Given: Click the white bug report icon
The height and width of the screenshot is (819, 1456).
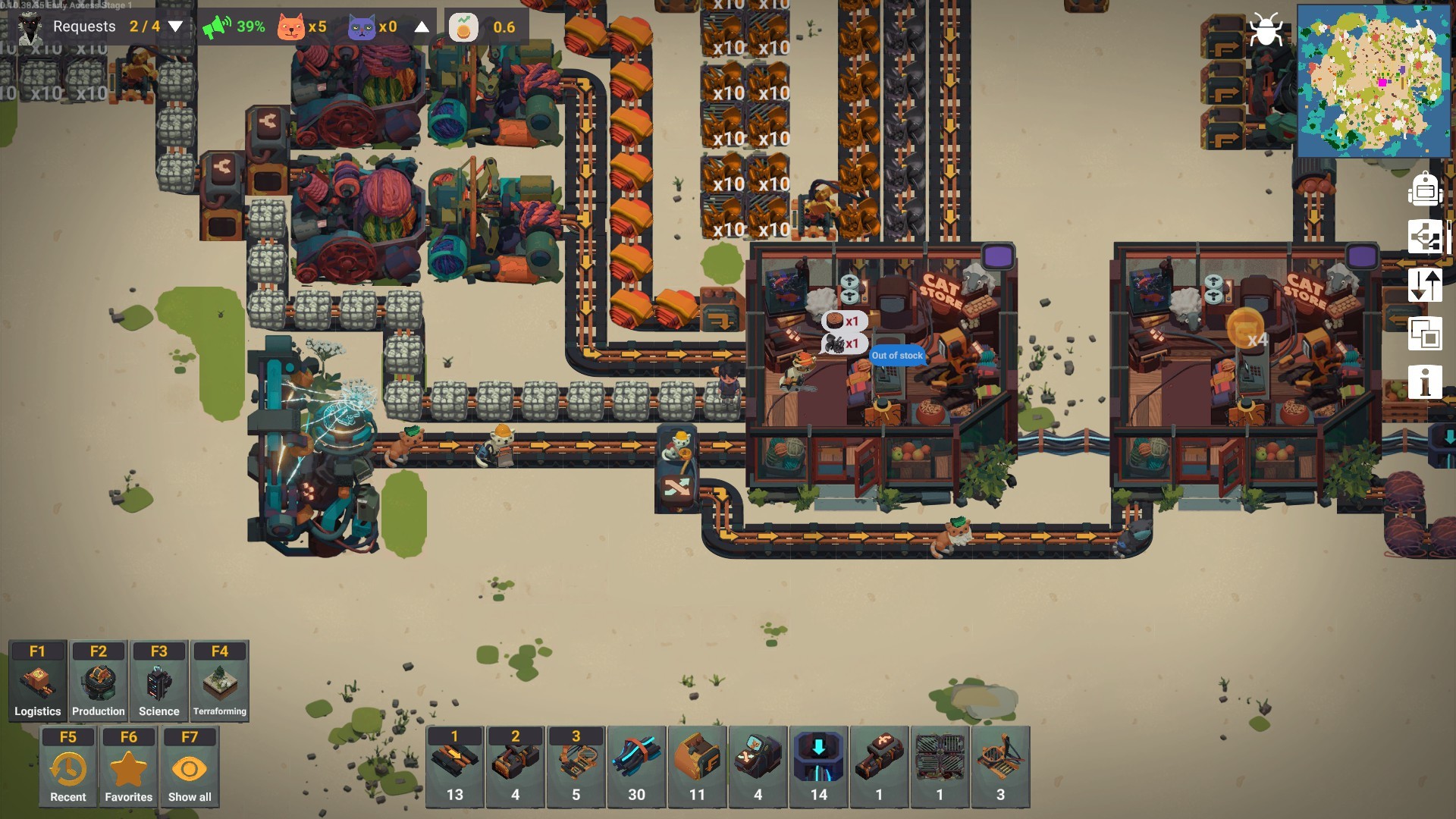Looking at the screenshot, I should coord(1266,30).
